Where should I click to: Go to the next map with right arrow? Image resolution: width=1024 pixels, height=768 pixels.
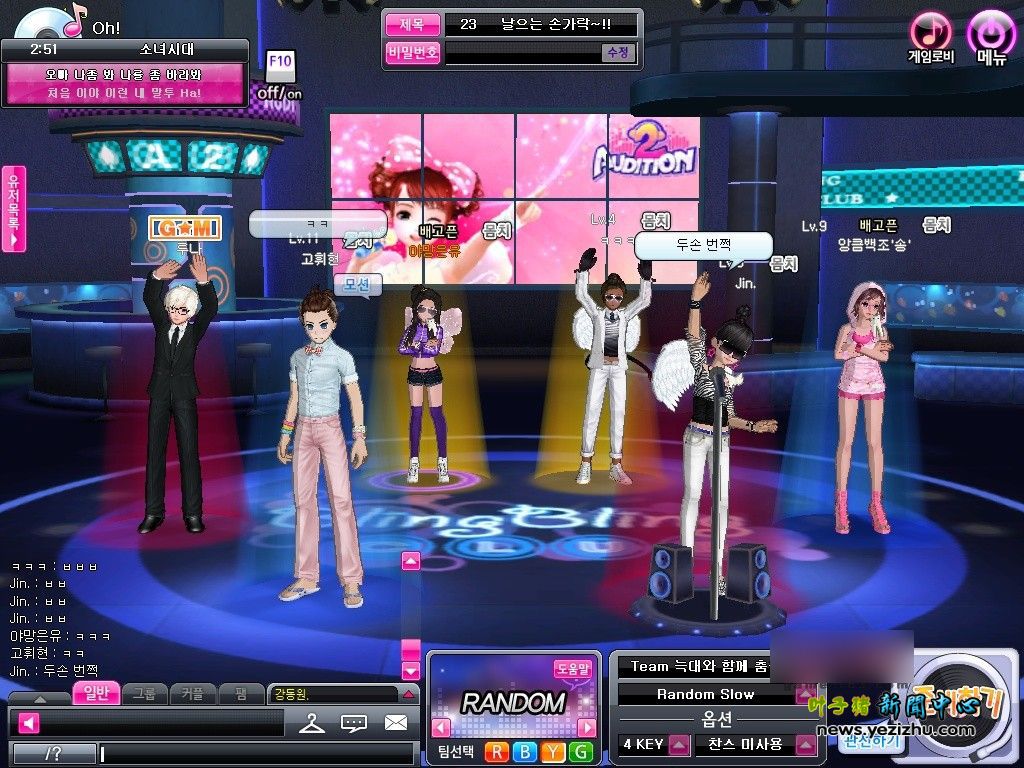(x=587, y=727)
